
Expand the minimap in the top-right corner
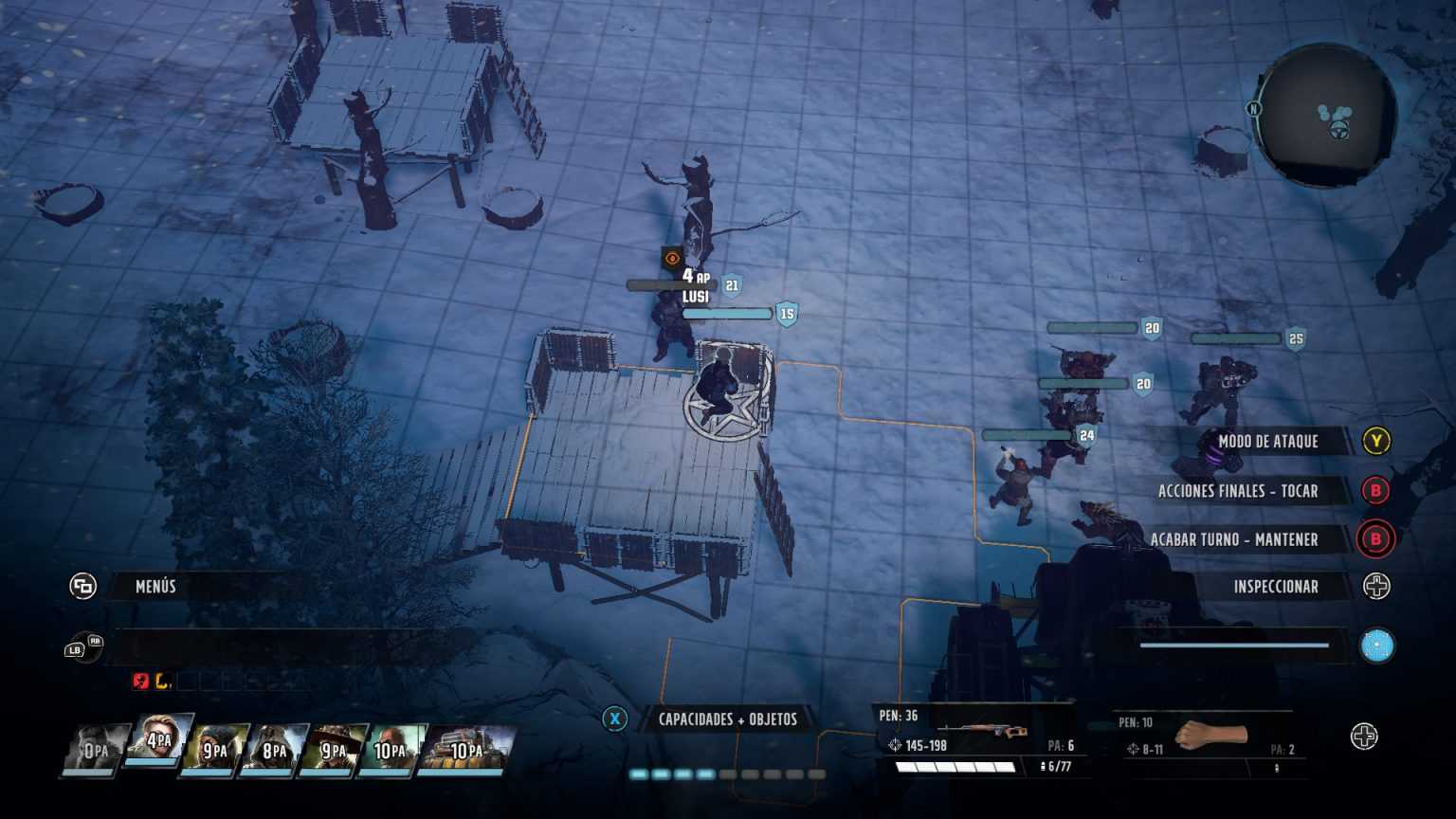click(1321, 116)
